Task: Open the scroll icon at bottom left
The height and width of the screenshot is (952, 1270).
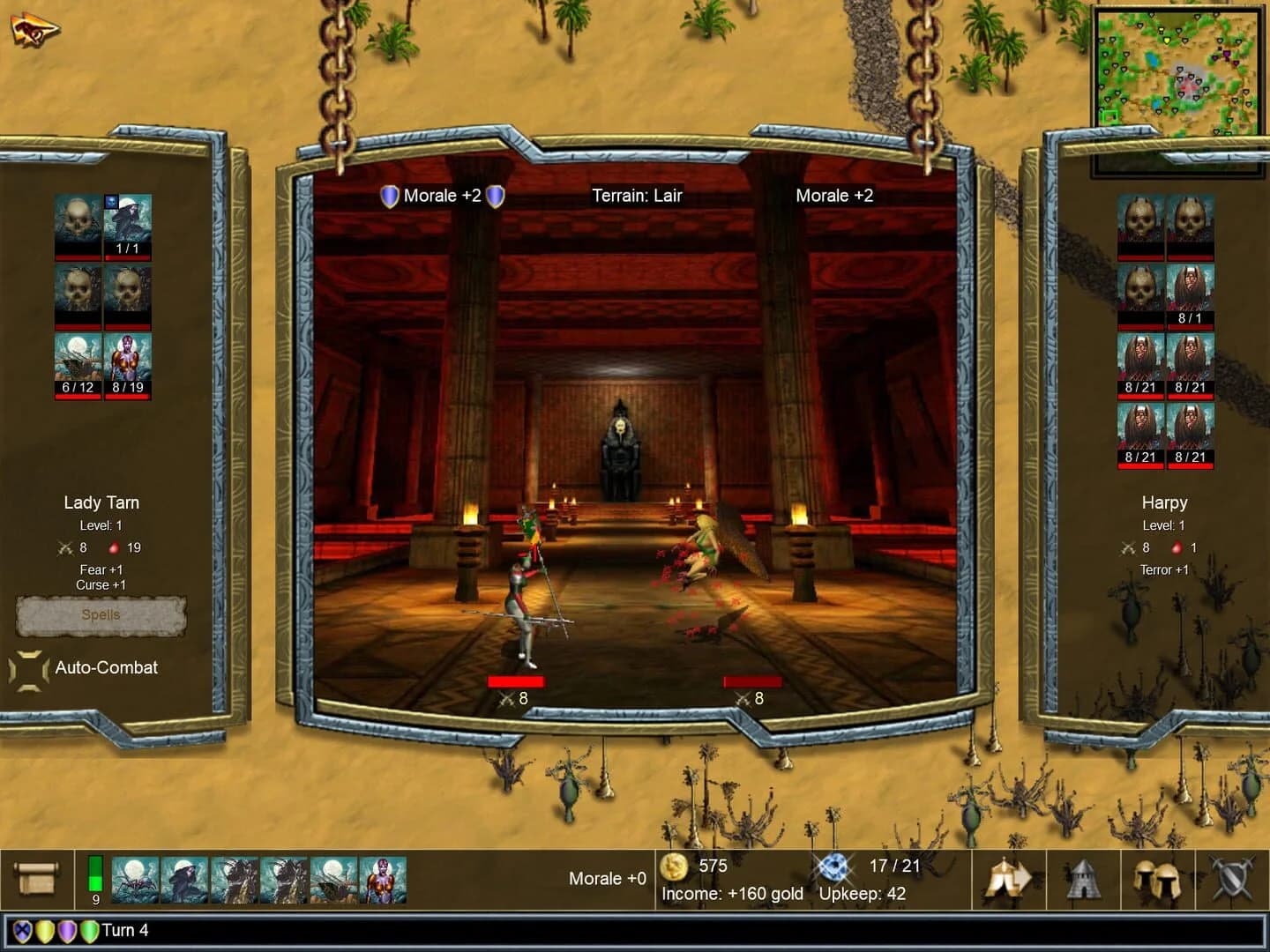Action: [x=35, y=877]
